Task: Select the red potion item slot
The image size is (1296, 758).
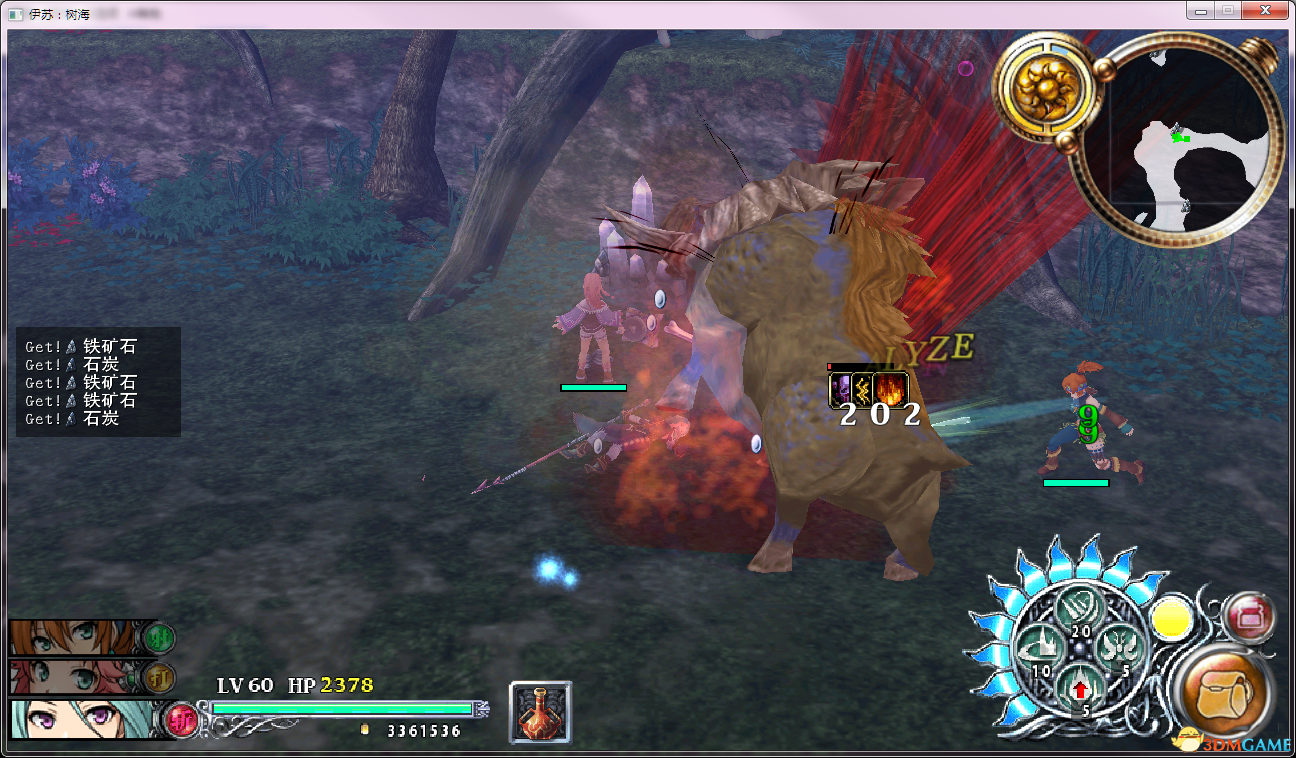Action: [x=541, y=712]
